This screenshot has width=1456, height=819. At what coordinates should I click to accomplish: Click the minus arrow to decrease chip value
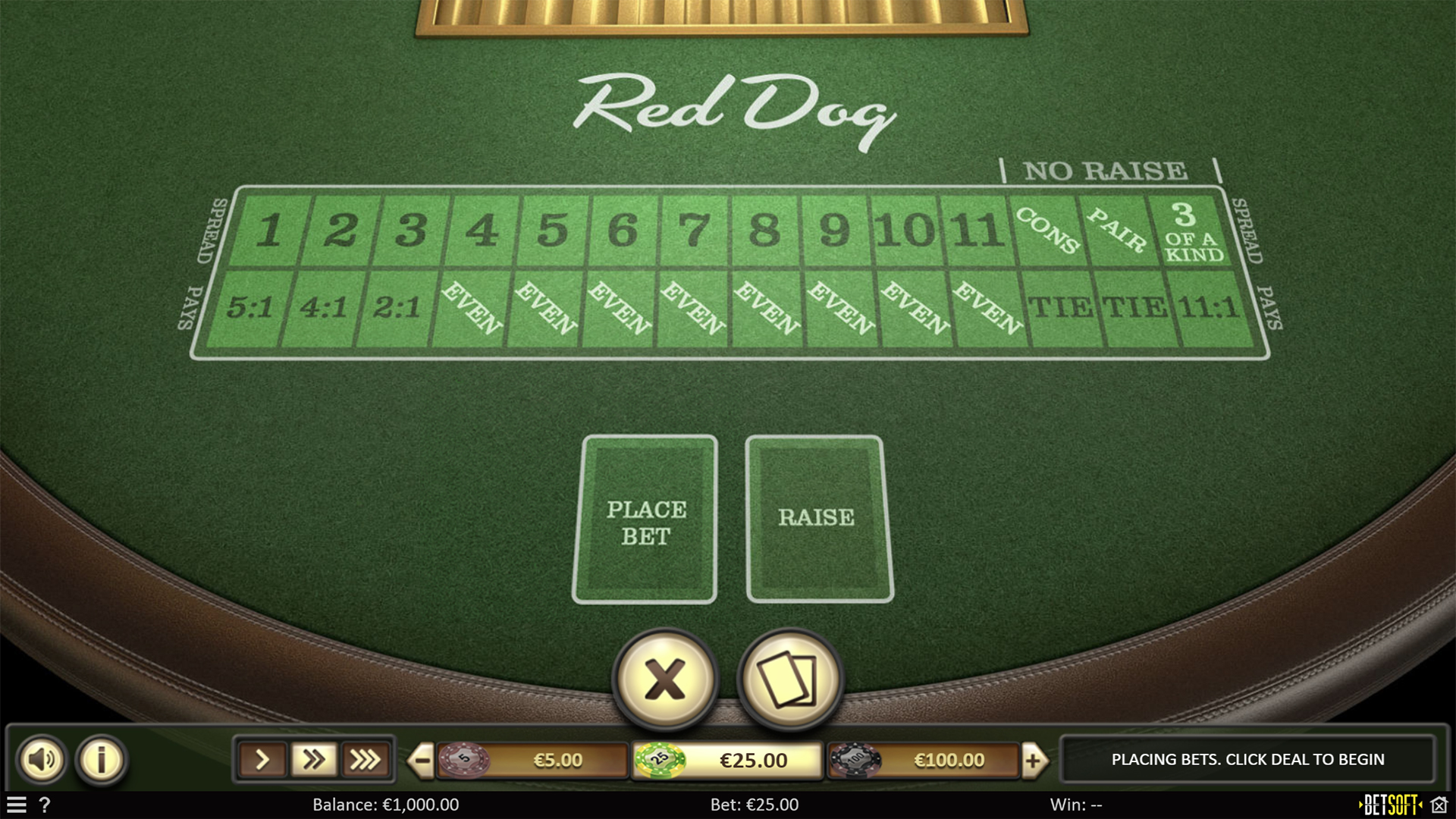[422, 759]
